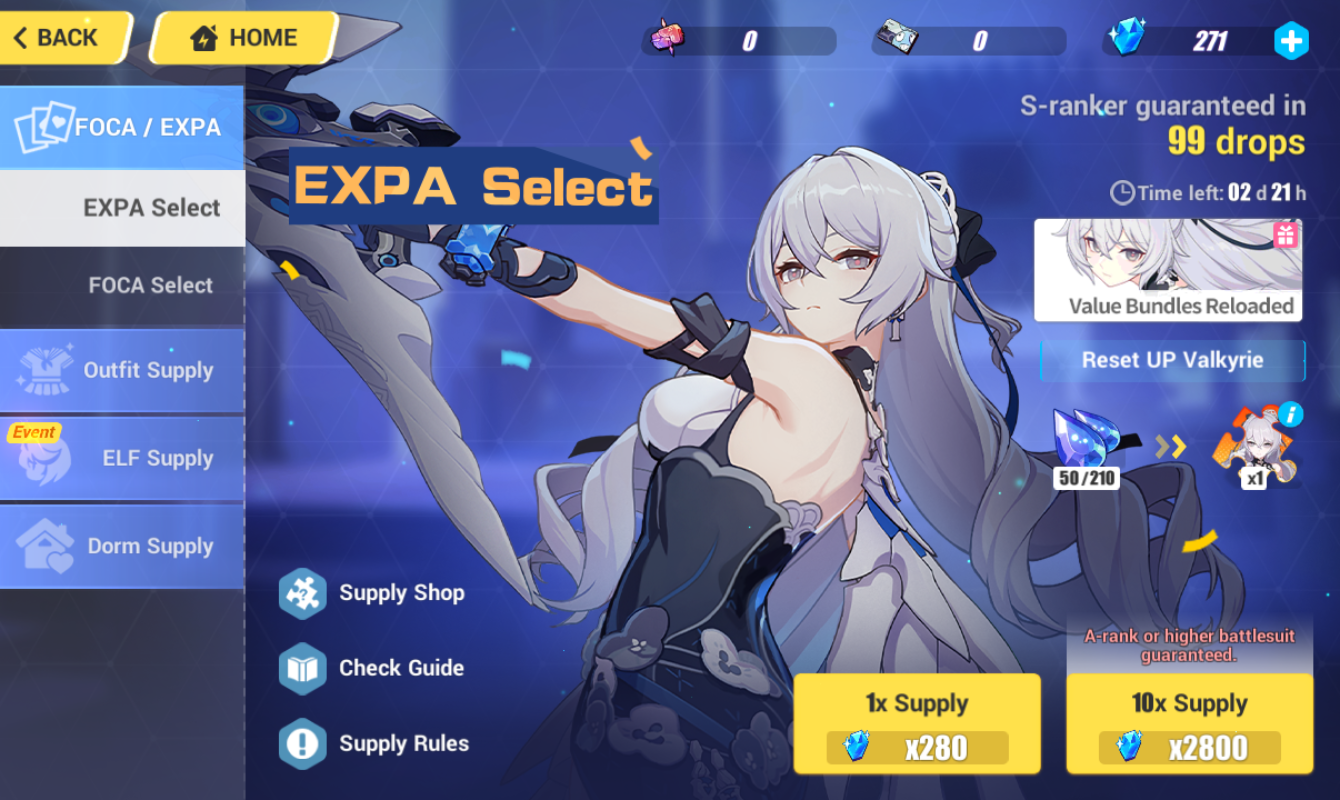The image size is (1340, 800).
Task: Select the featured Valkyrie x1 portrait
Action: pyautogui.click(x=1254, y=450)
